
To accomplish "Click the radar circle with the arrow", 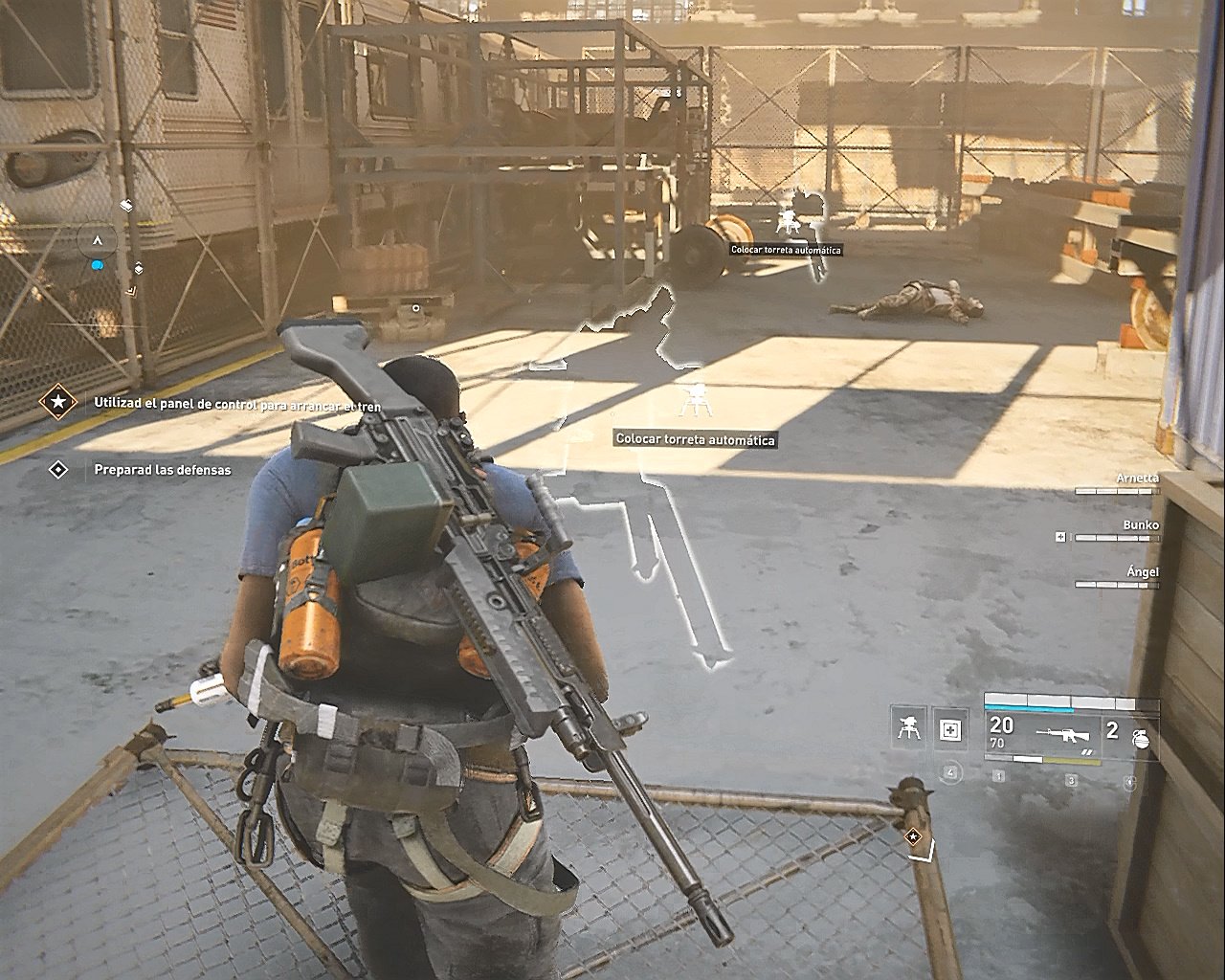I will pyautogui.click(x=97, y=240).
